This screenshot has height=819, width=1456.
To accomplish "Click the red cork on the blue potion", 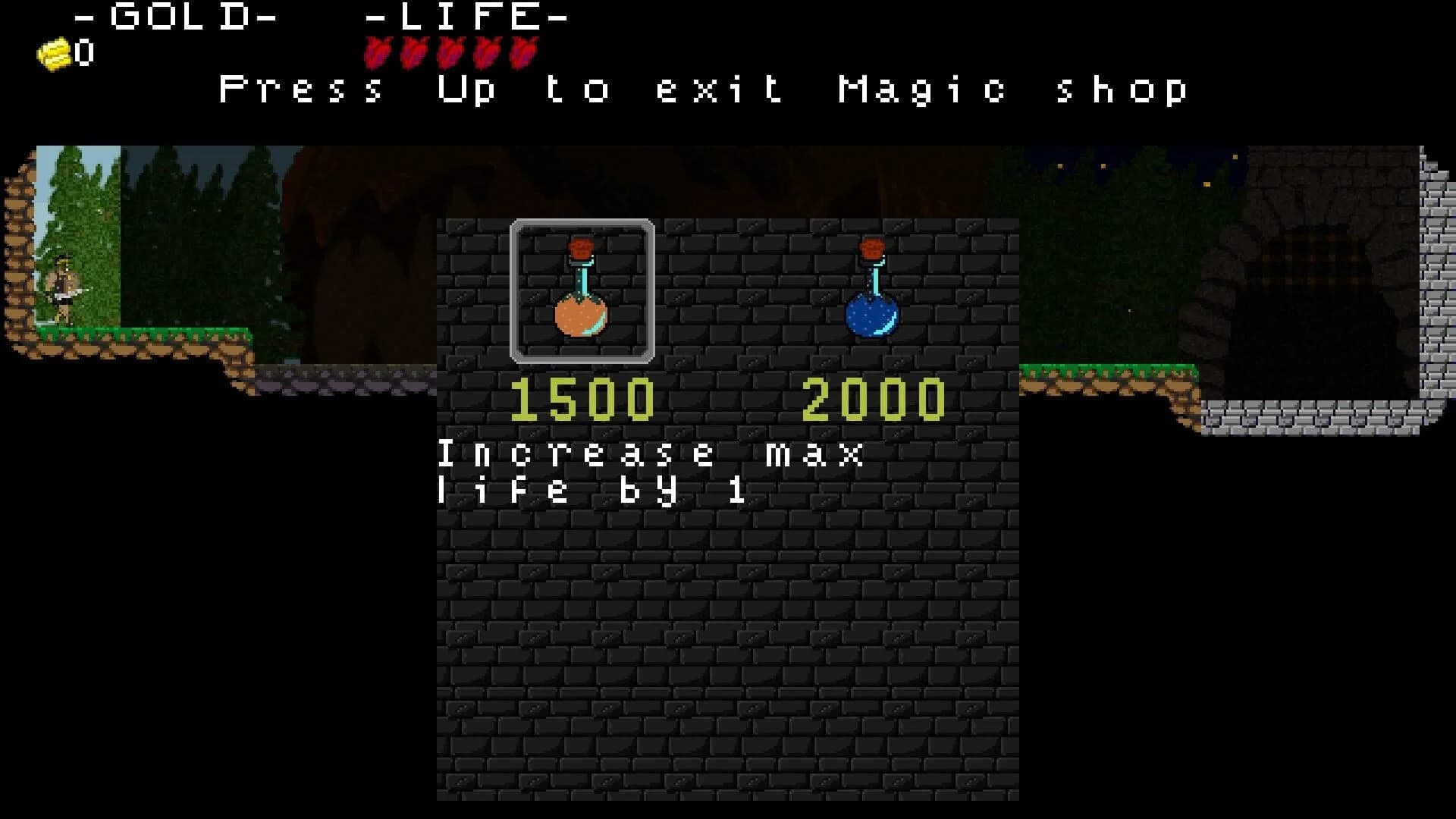I will pos(872,249).
